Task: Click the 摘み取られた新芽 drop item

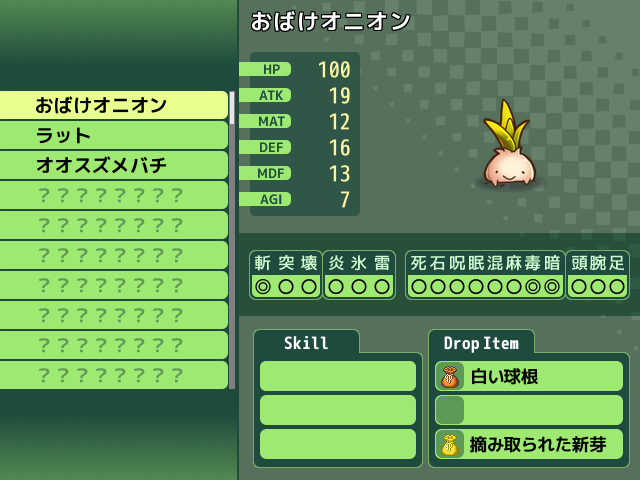Action: (x=529, y=444)
